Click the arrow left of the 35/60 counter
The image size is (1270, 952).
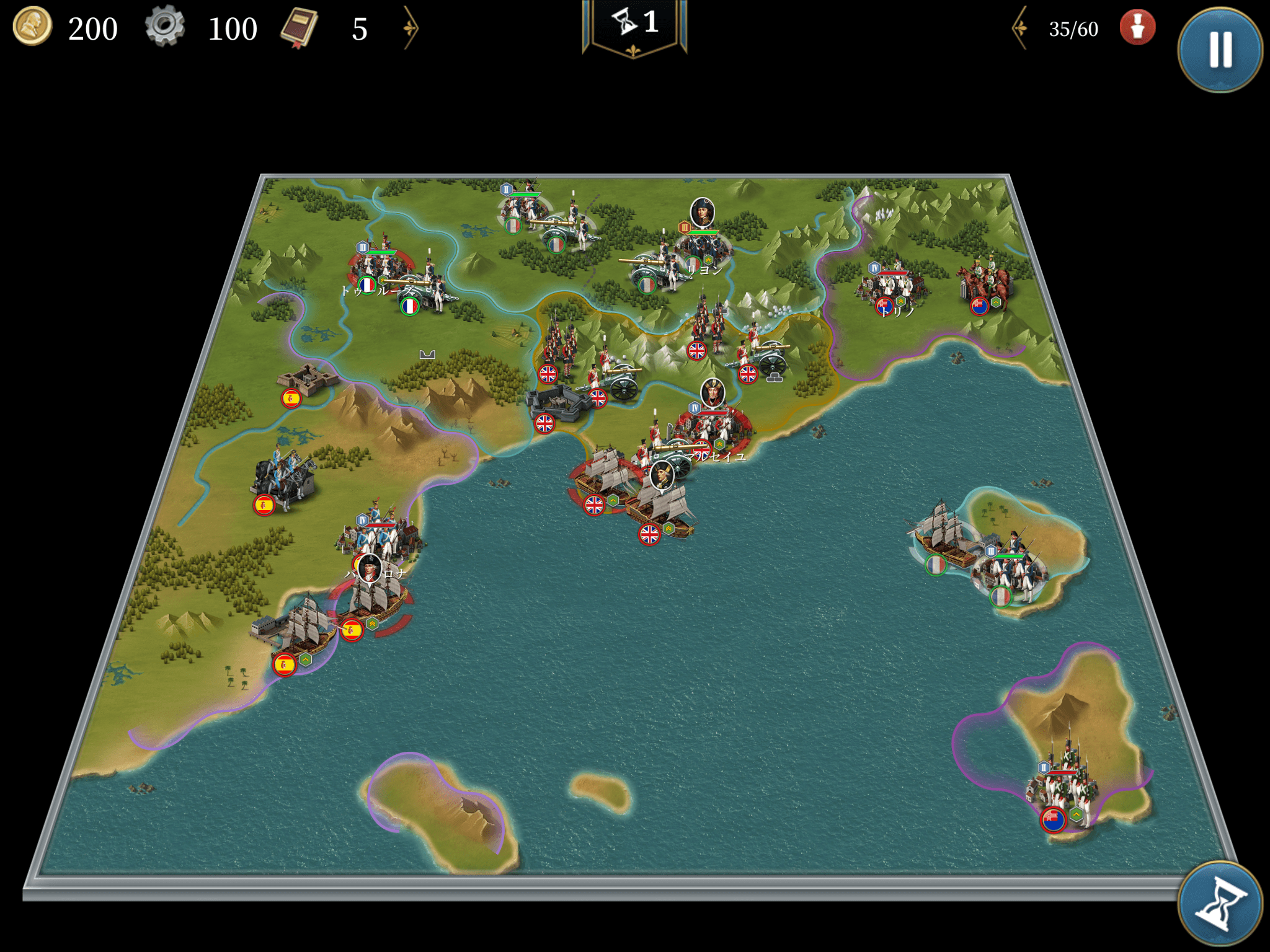(x=1020, y=28)
